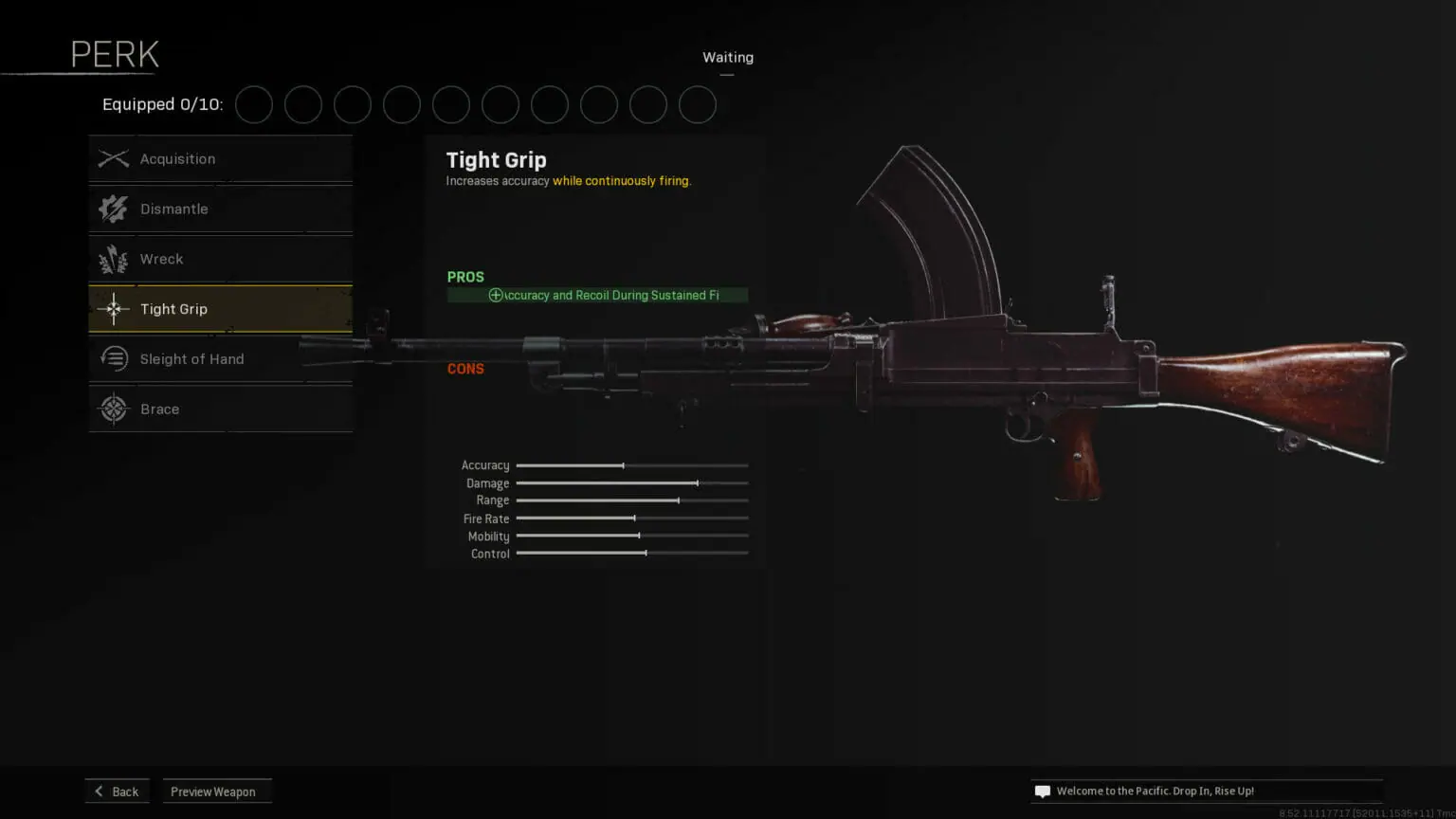Choose the Sleight of Hand perk
1456x819 pixels.
pos(221,359)
